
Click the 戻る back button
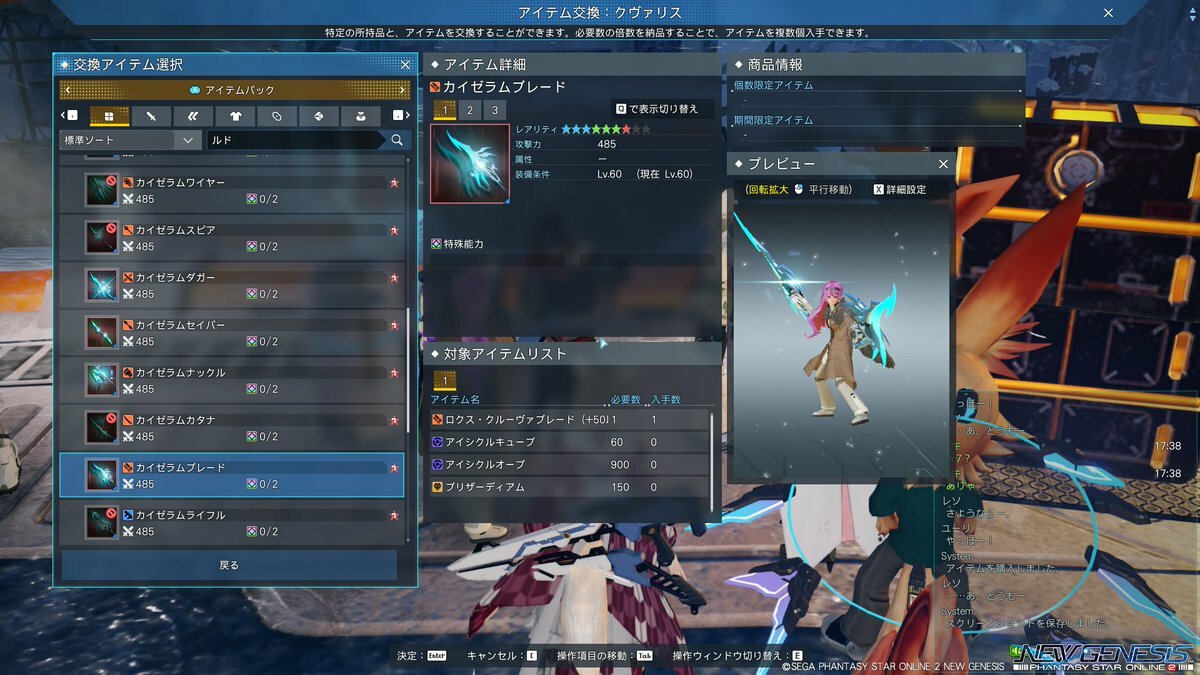pyautogui.click(x=229, y=565)
